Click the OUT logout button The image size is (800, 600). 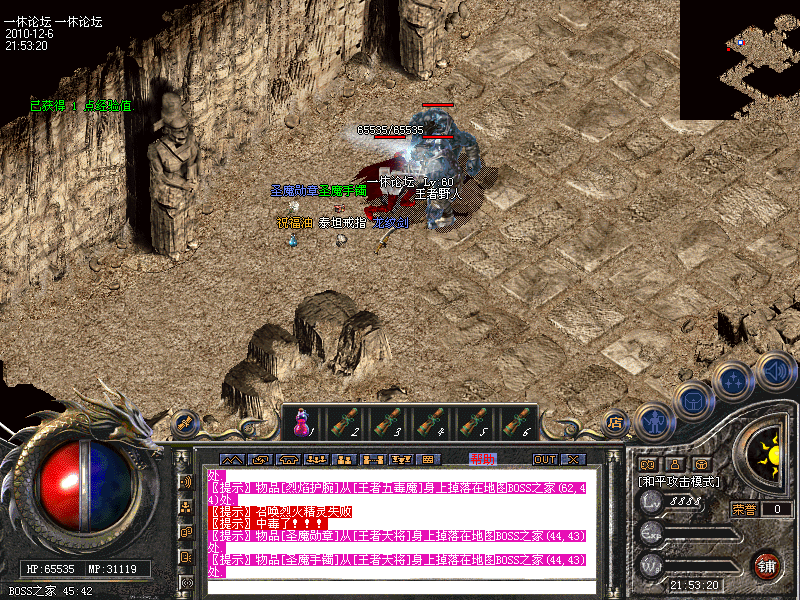coord(544,459)
